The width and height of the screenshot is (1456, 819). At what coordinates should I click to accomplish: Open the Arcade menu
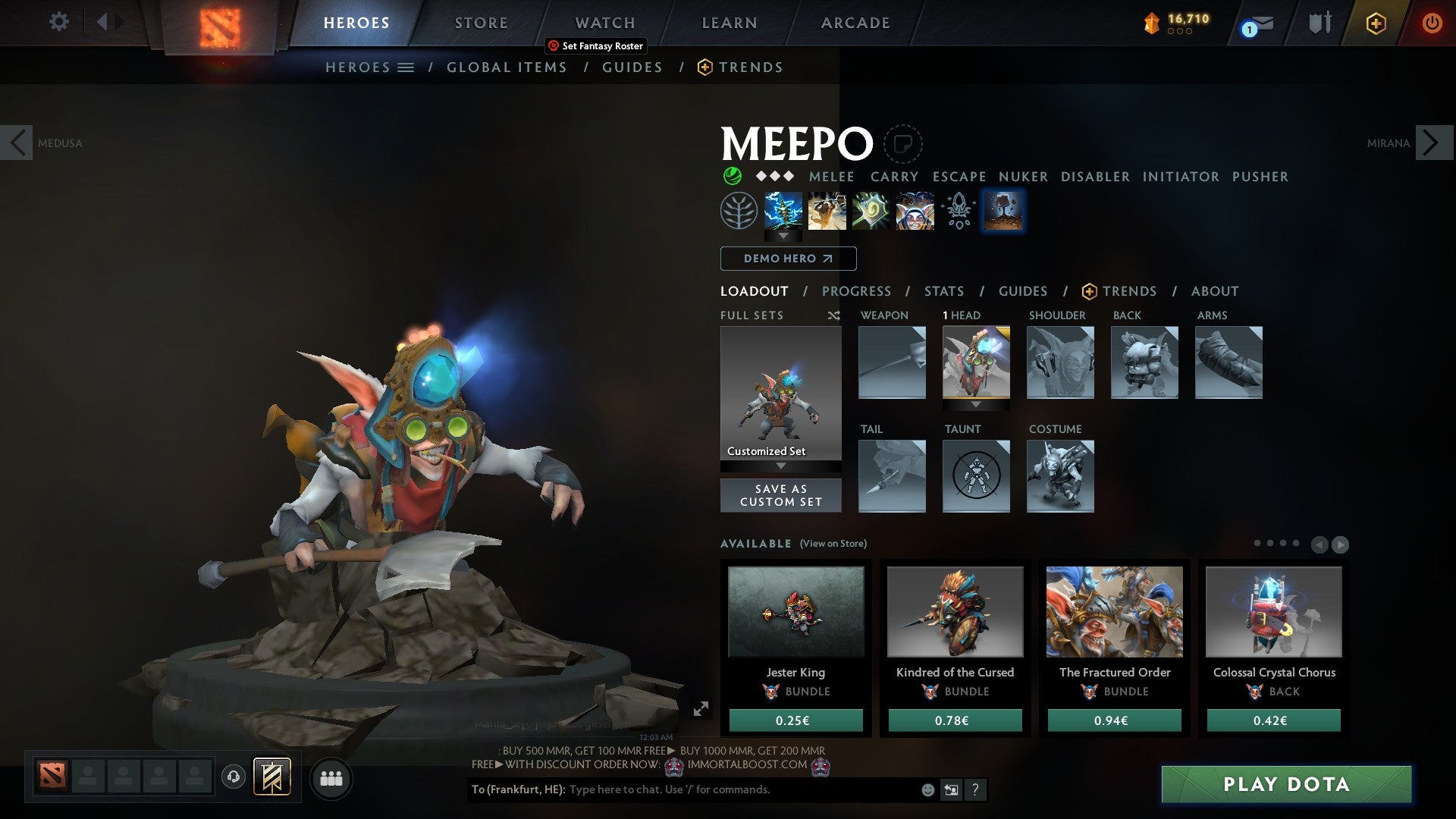click(855, 23)
